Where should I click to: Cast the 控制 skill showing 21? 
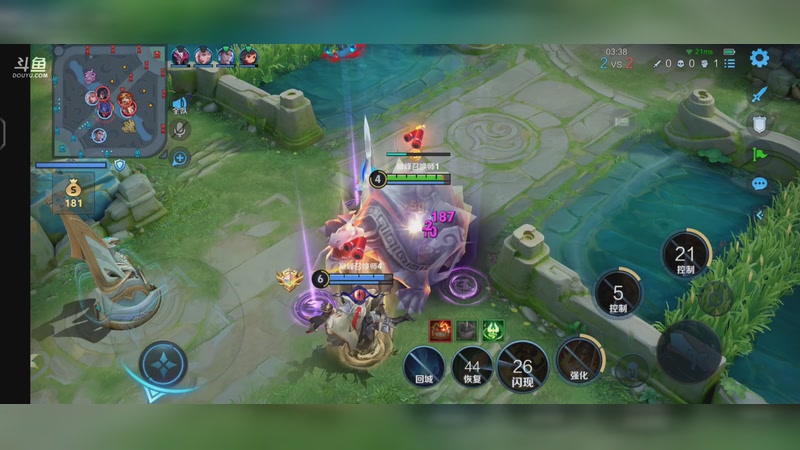(685, 255)
